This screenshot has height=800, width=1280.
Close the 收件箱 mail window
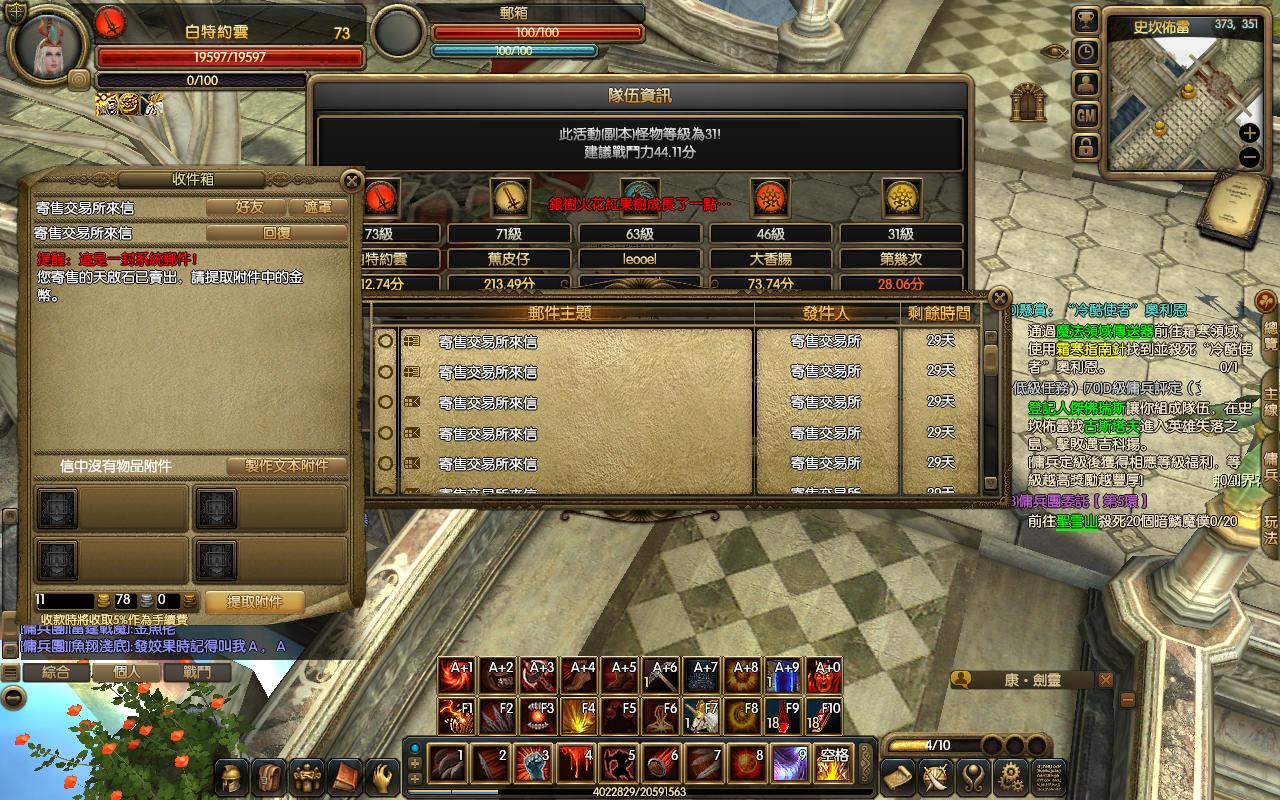coord(351,181)
